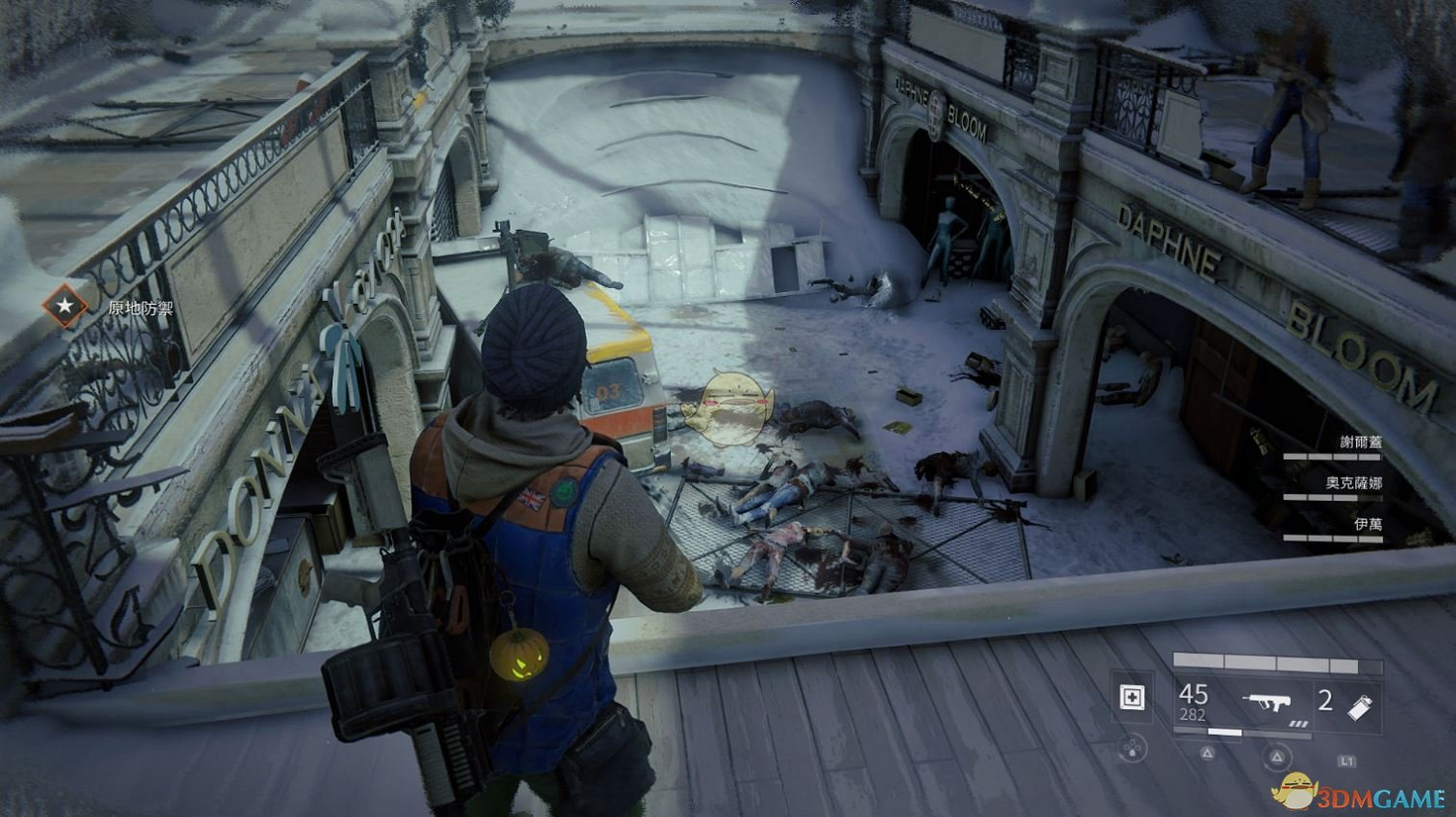The height and width of the screenshot is (817, 1456).
Task: Select the assault rifle weapon icon
Action: (x=1262, y=701)
